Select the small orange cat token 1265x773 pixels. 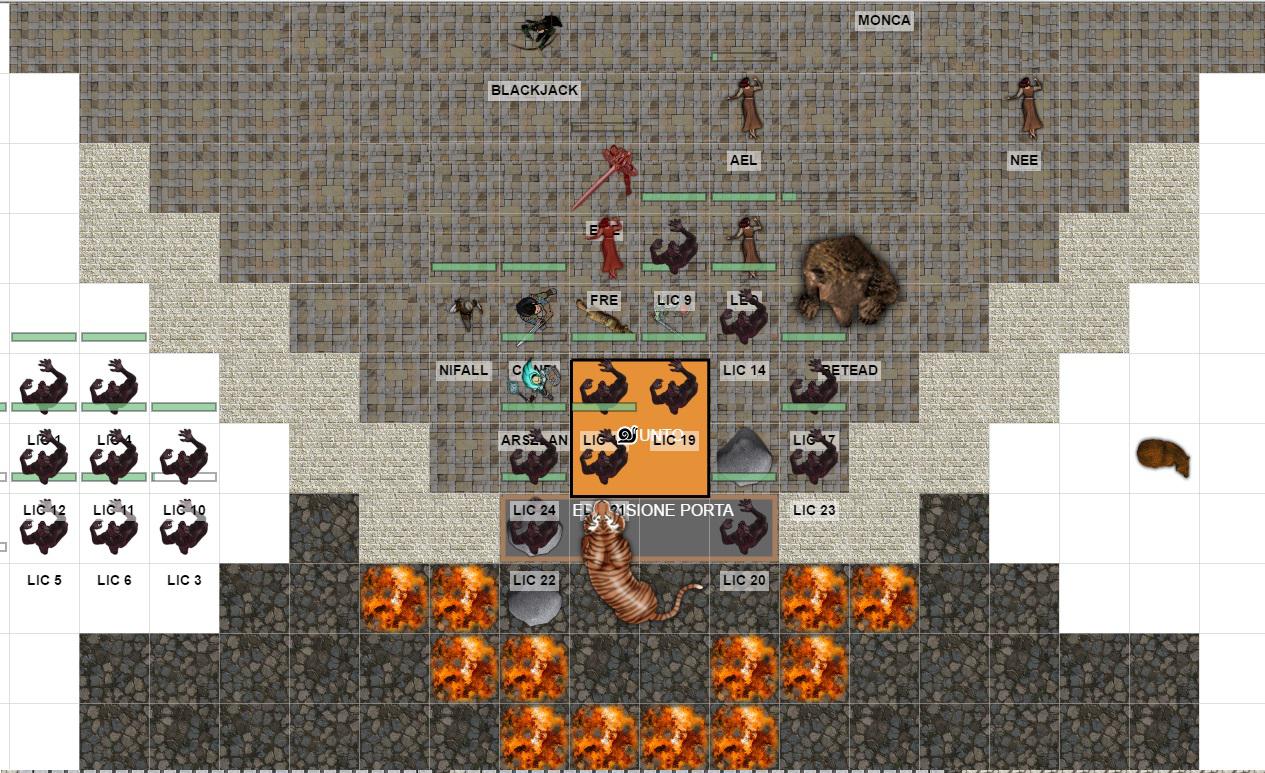click(x=1163, y=458)
